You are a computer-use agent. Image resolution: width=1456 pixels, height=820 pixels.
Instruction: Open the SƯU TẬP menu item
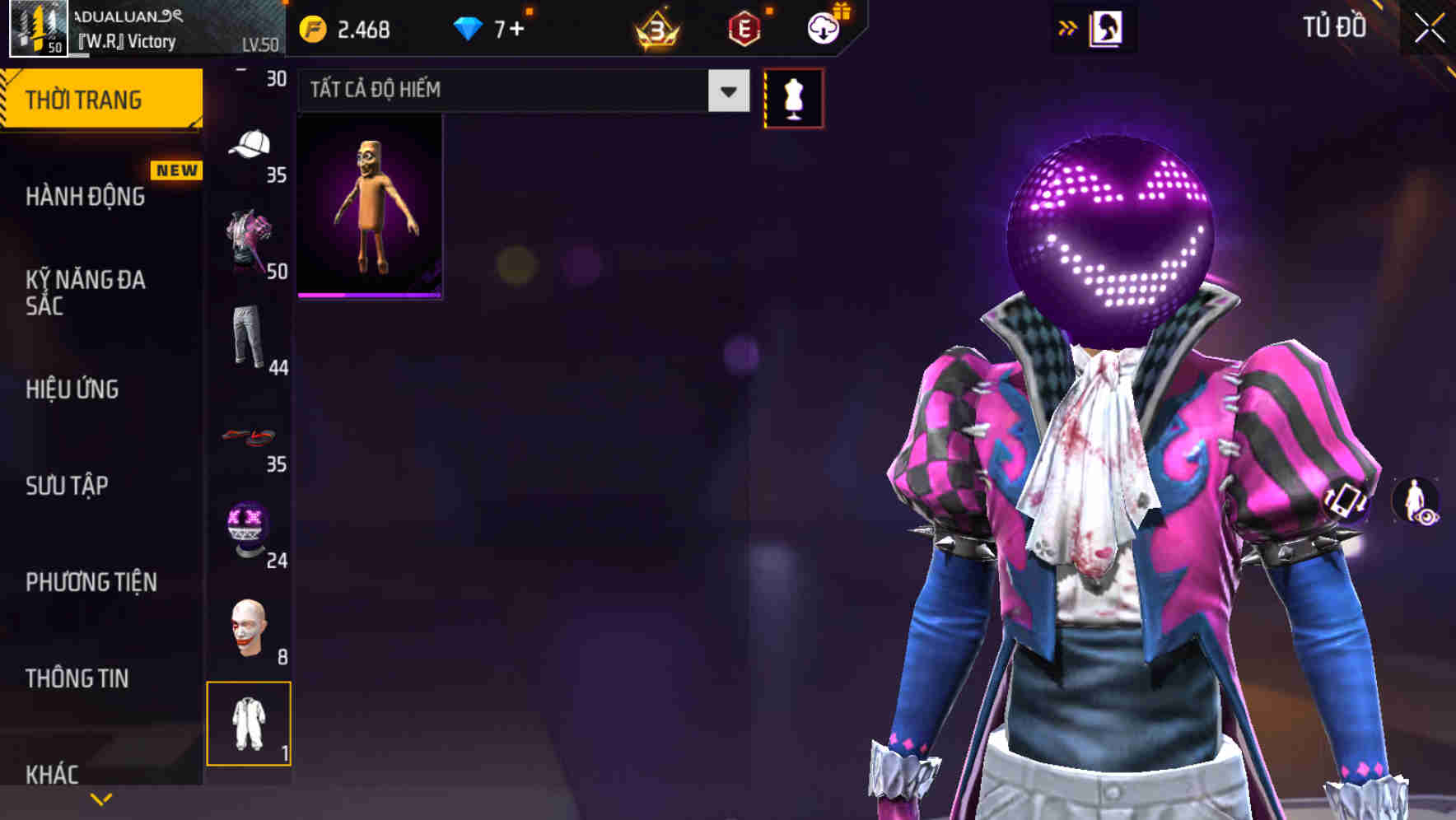66,486
